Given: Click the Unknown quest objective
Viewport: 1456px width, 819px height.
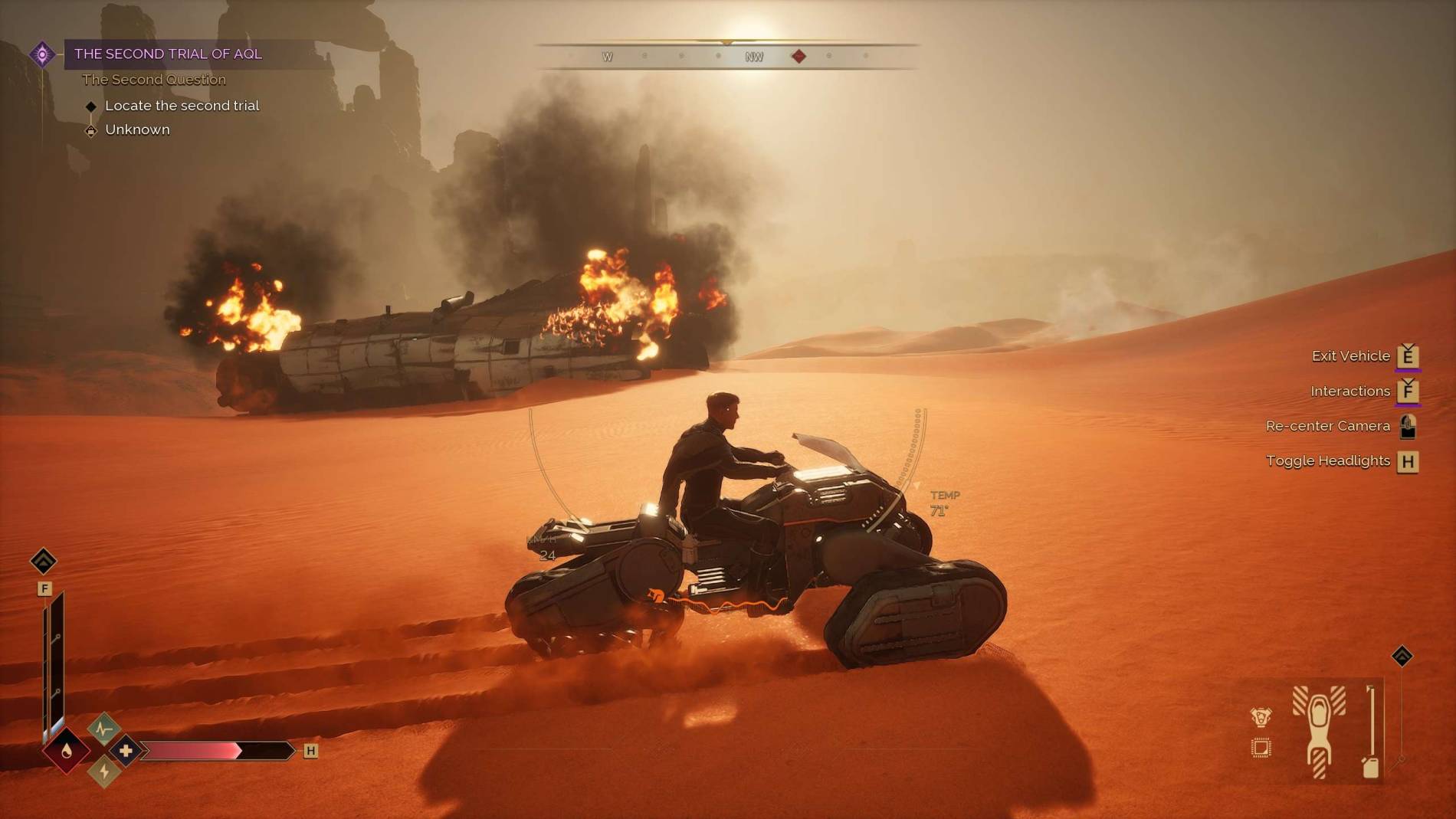Looking at the screenshot, I should pos(137,129).
